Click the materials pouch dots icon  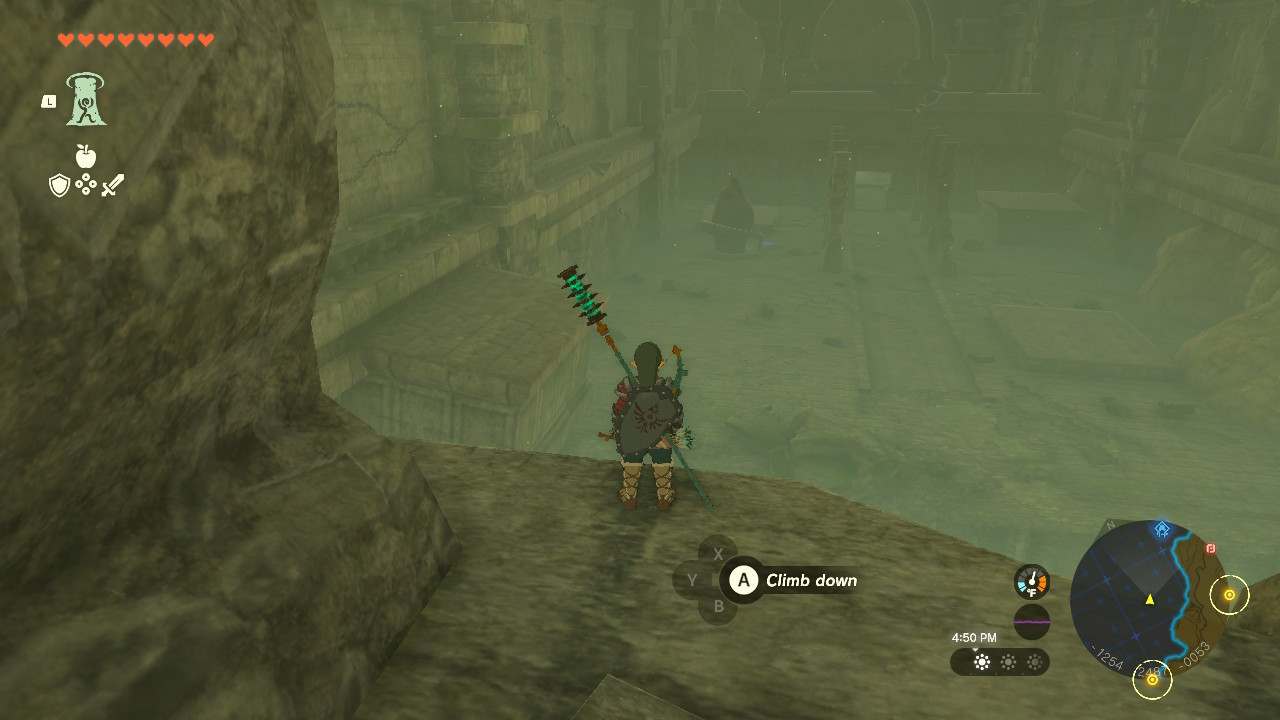[x=86, y=184]
